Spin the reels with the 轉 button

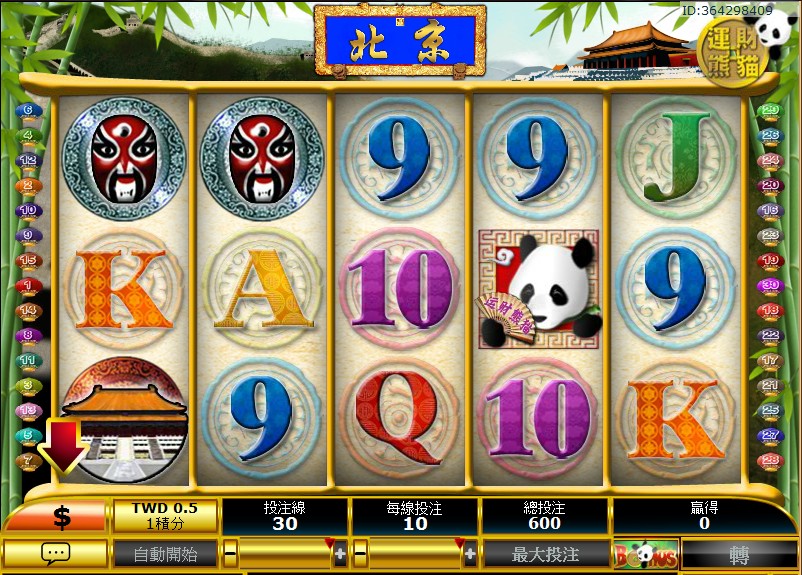coord(739,553)
